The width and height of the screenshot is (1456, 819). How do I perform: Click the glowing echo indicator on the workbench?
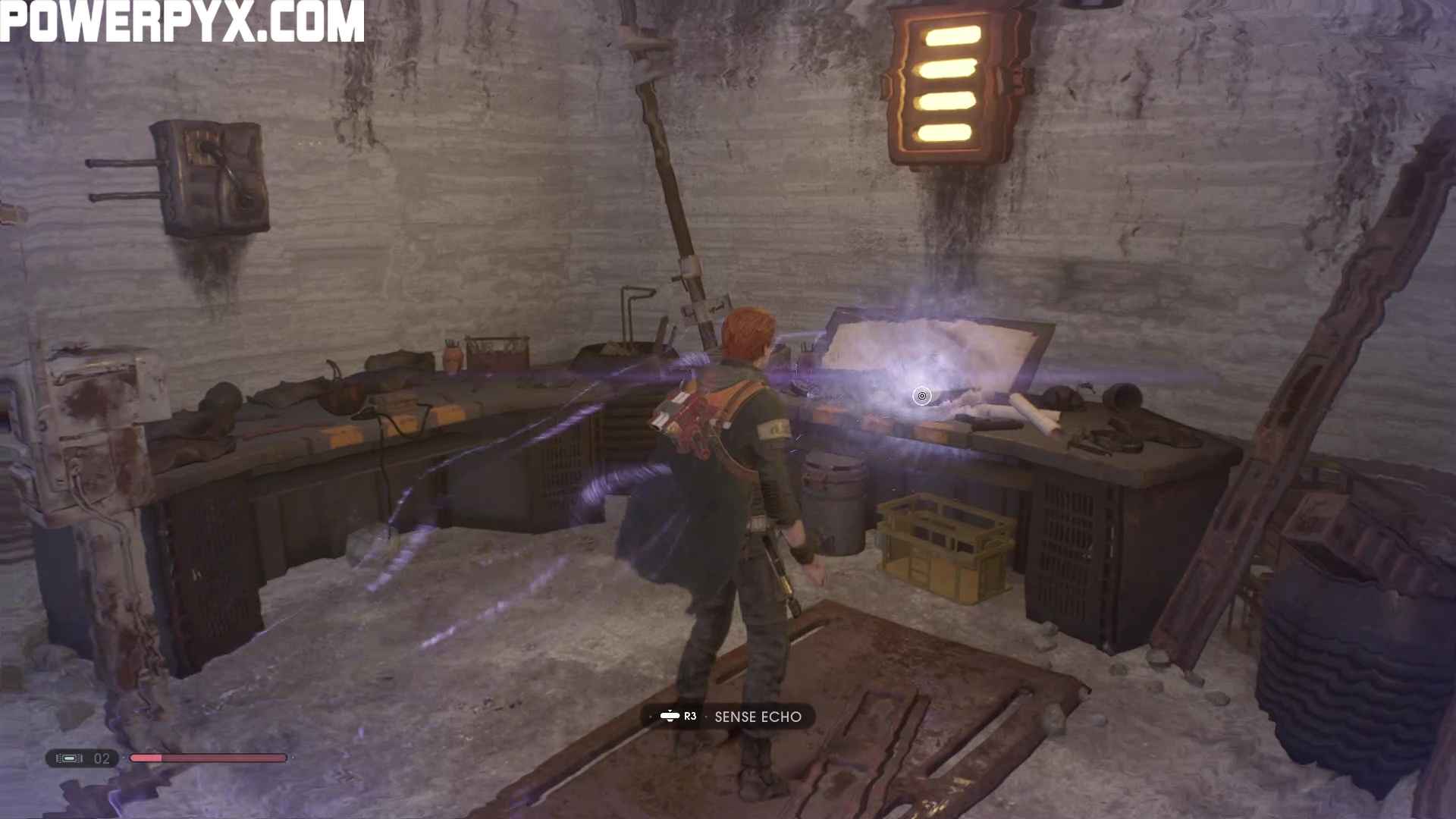point(921,397)
